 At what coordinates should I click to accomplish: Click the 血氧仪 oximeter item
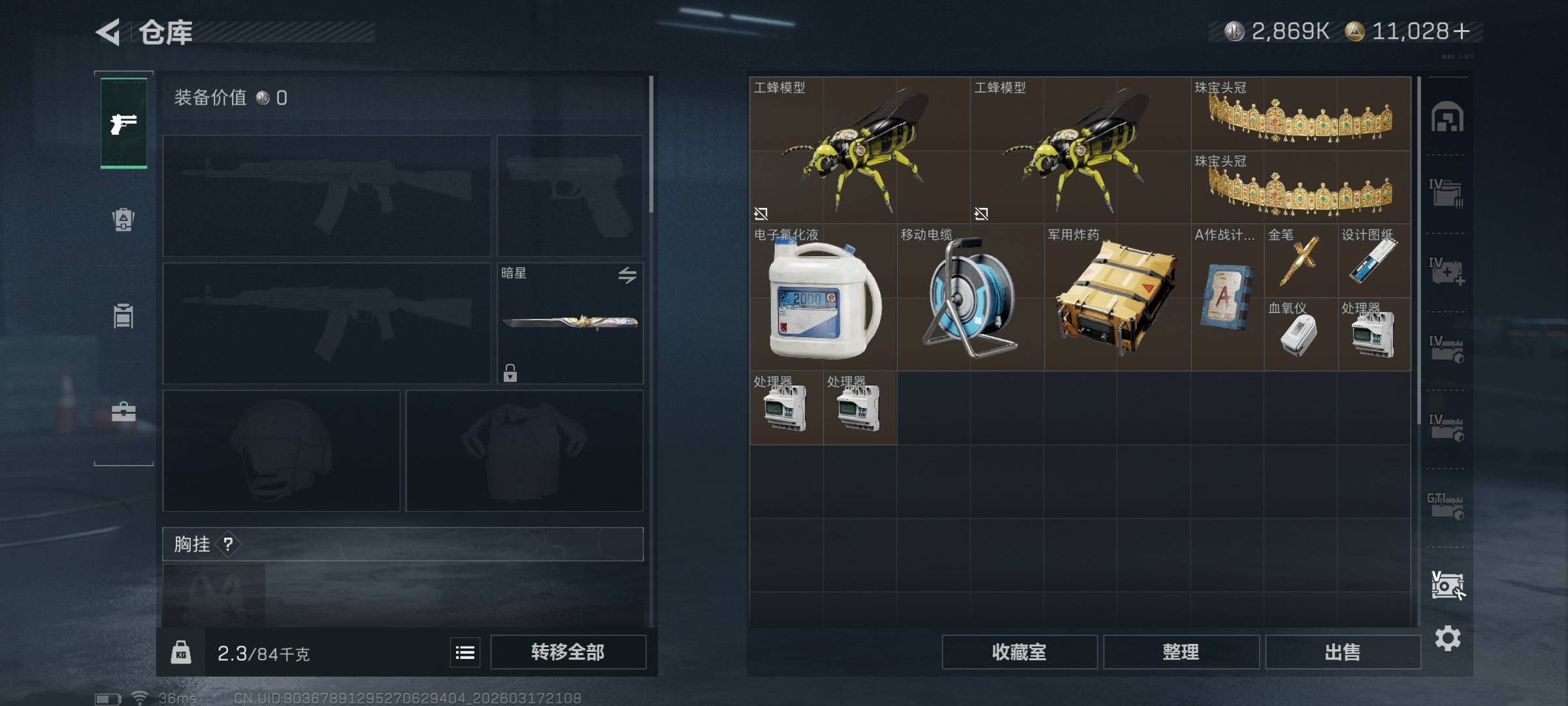(x=1300, y=335)
